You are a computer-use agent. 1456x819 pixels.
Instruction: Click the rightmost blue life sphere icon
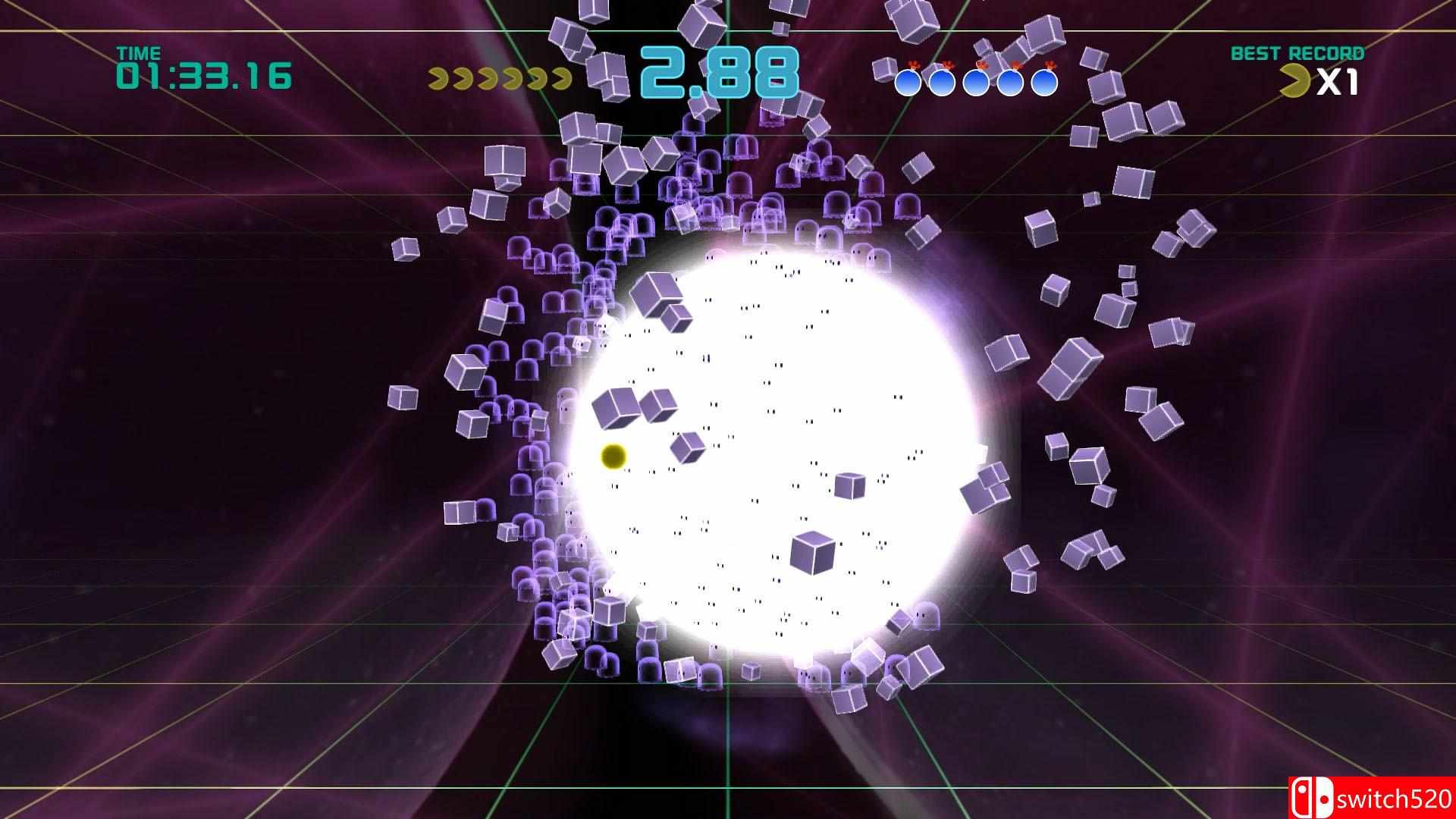click(1043, 83)
